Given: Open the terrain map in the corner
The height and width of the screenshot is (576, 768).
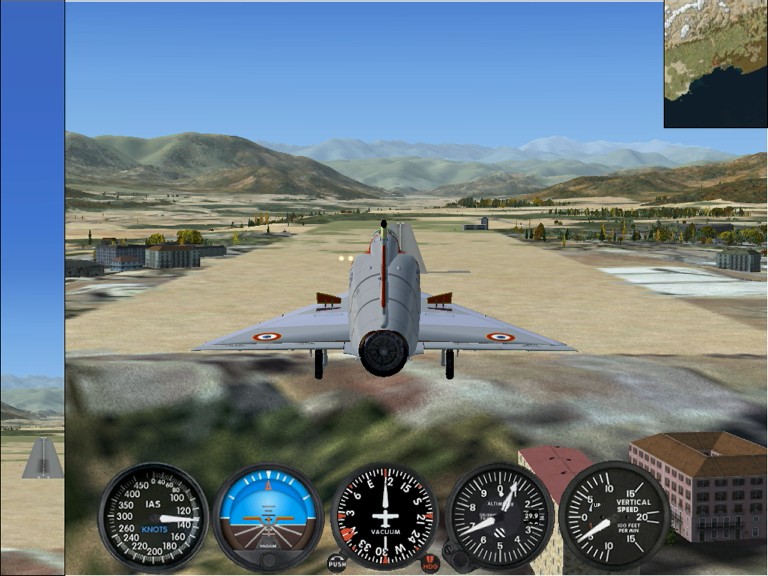Looking at the screenshot, I should 715,63.
